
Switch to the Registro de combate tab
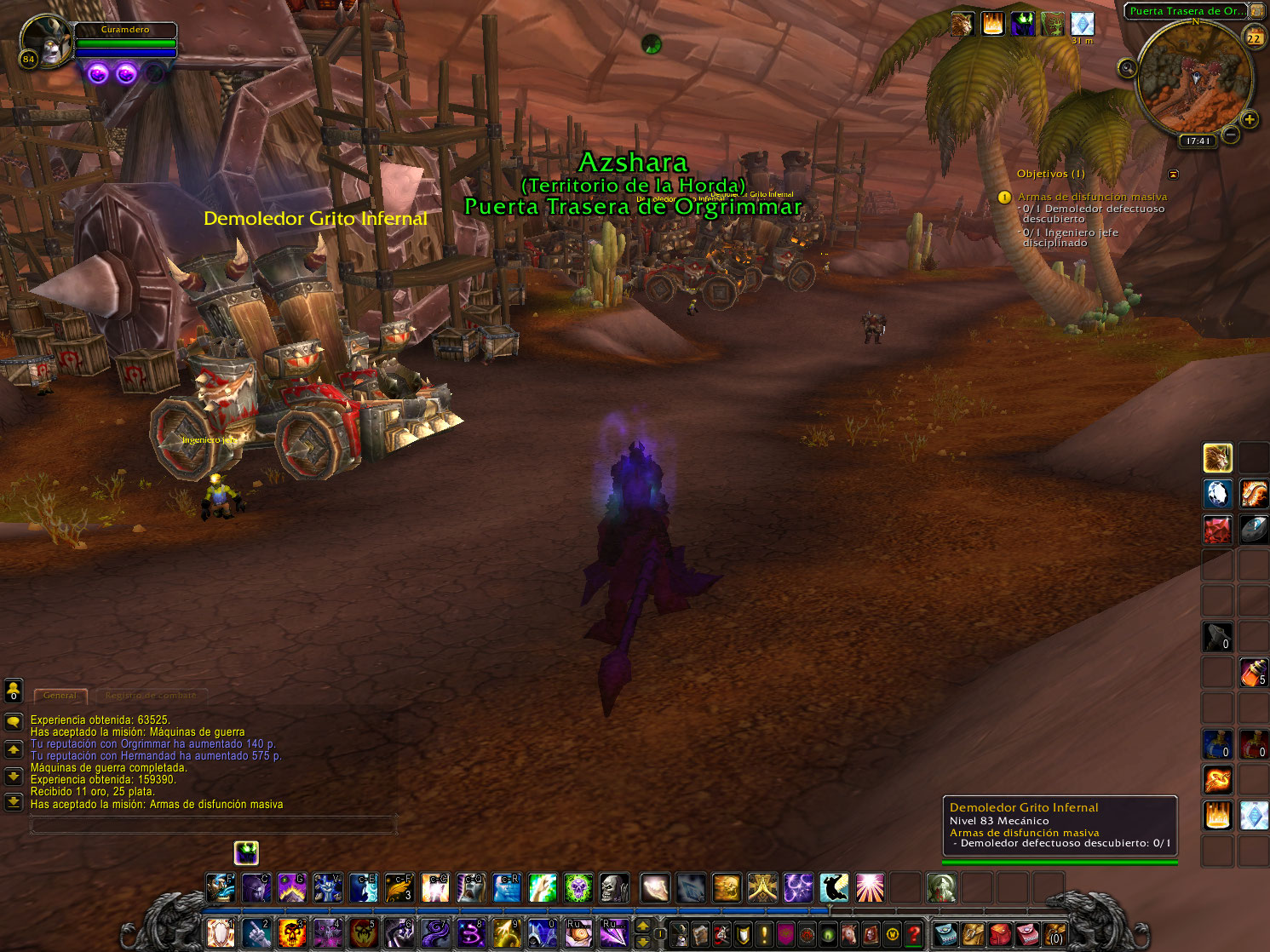149,695
